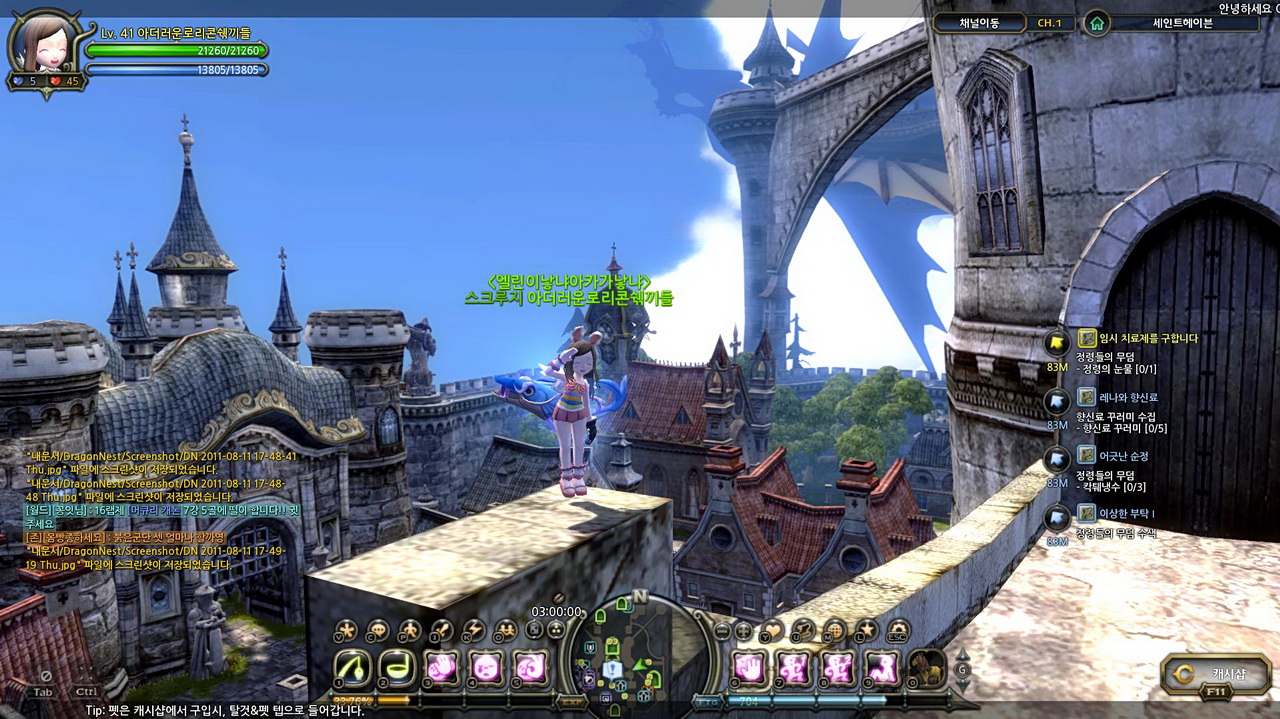Click the star icon in the menu row
The image size is (1280, 719).
click(x=866, y=630)
